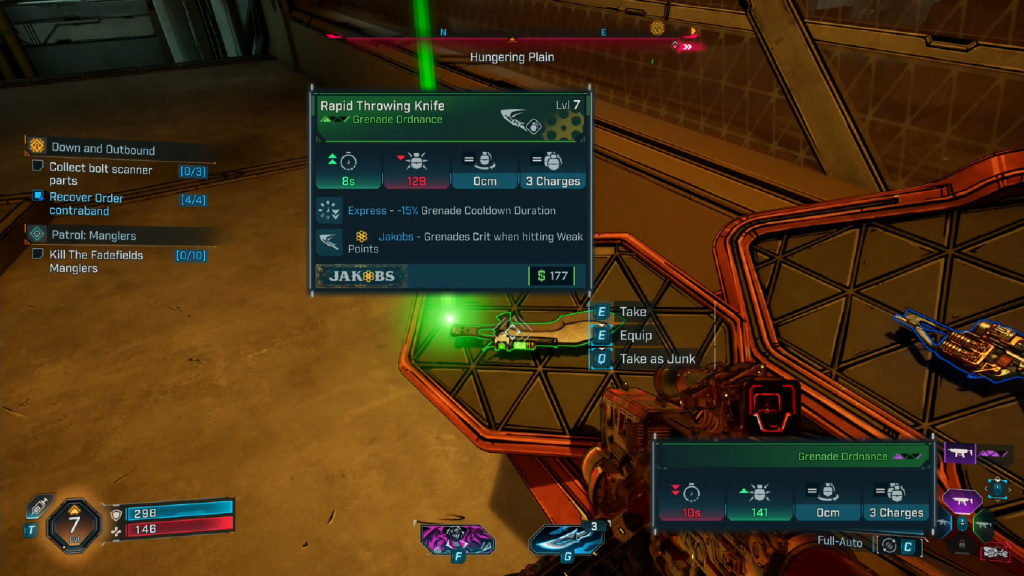Image resolution: width=1024 pixels, height=576 pixels.
Task: Select the Down and Outbound quest header
Action: (x=103, y=149)
